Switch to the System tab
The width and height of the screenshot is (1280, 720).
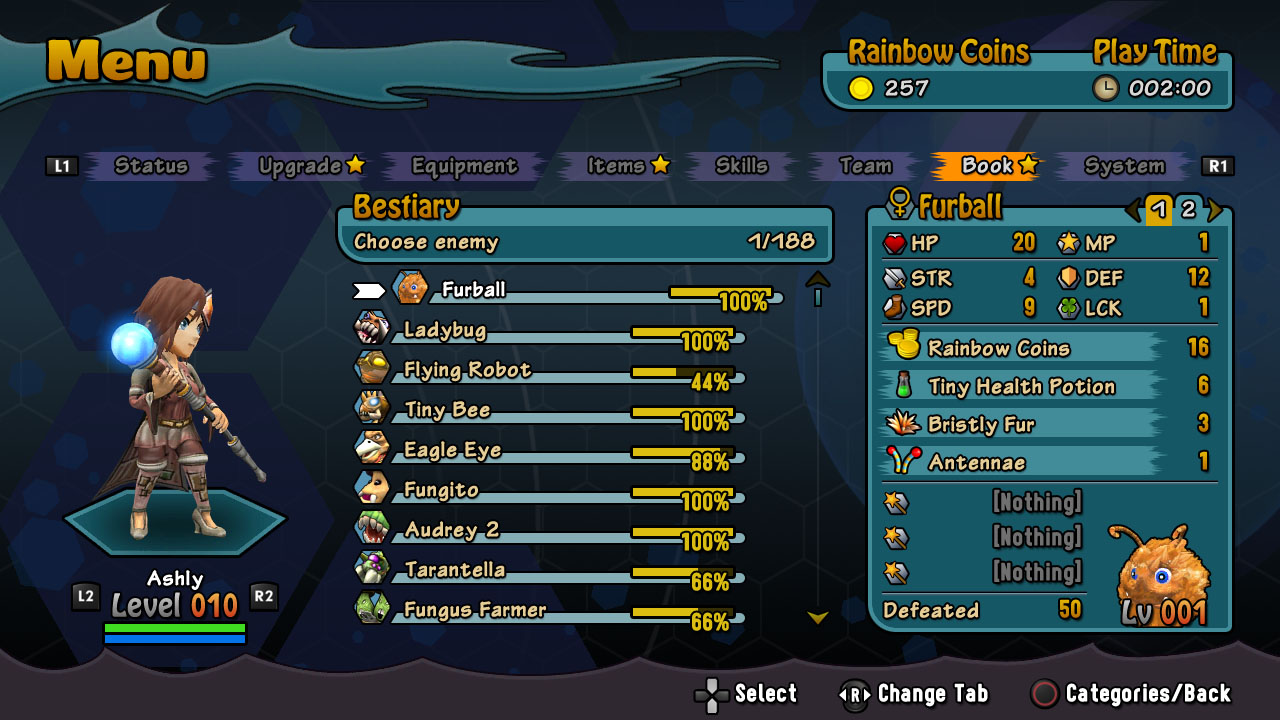coord(1124,166)
